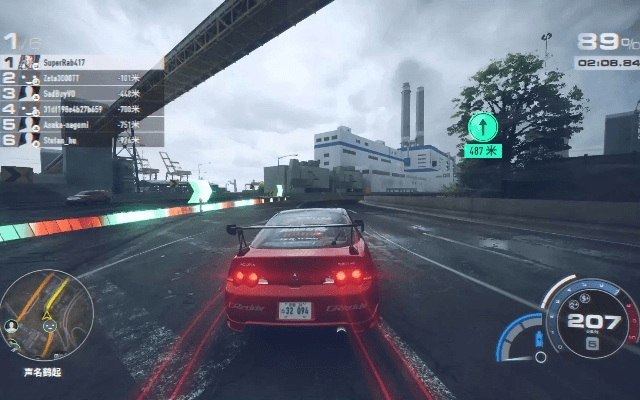Open the circular minimap
The height and width of the screenshot is (400, 640).
pyautogui.click(x=46, y=315)
